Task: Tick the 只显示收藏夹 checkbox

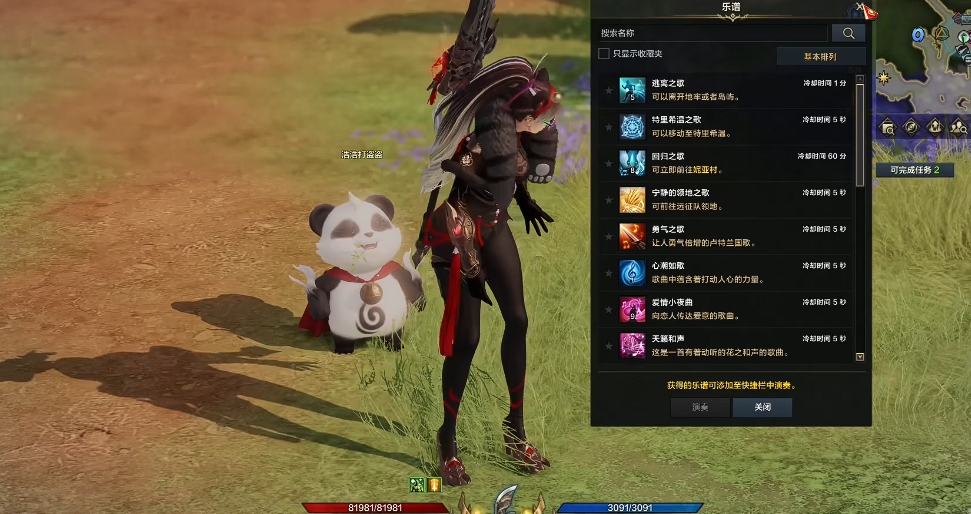Action: 604,54
